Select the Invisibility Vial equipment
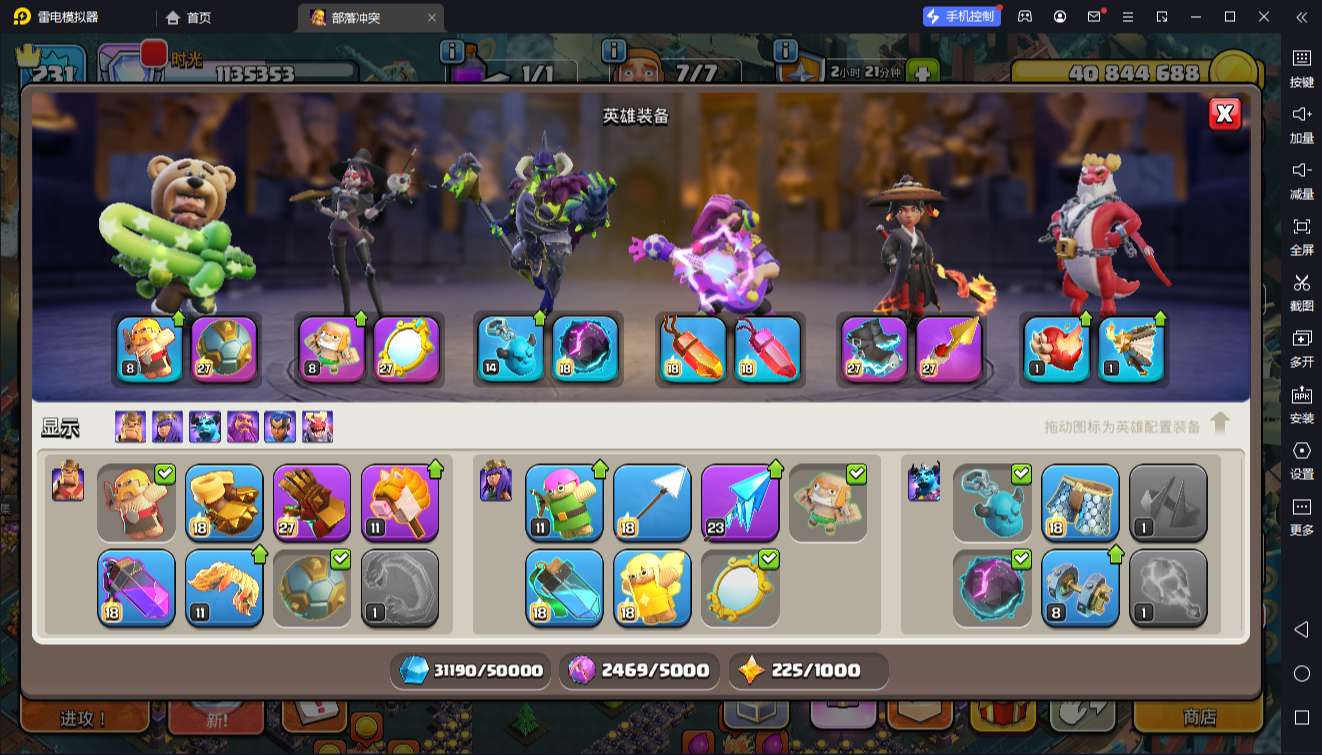Viewport: 1322px width, 755px height. point(564,587)
